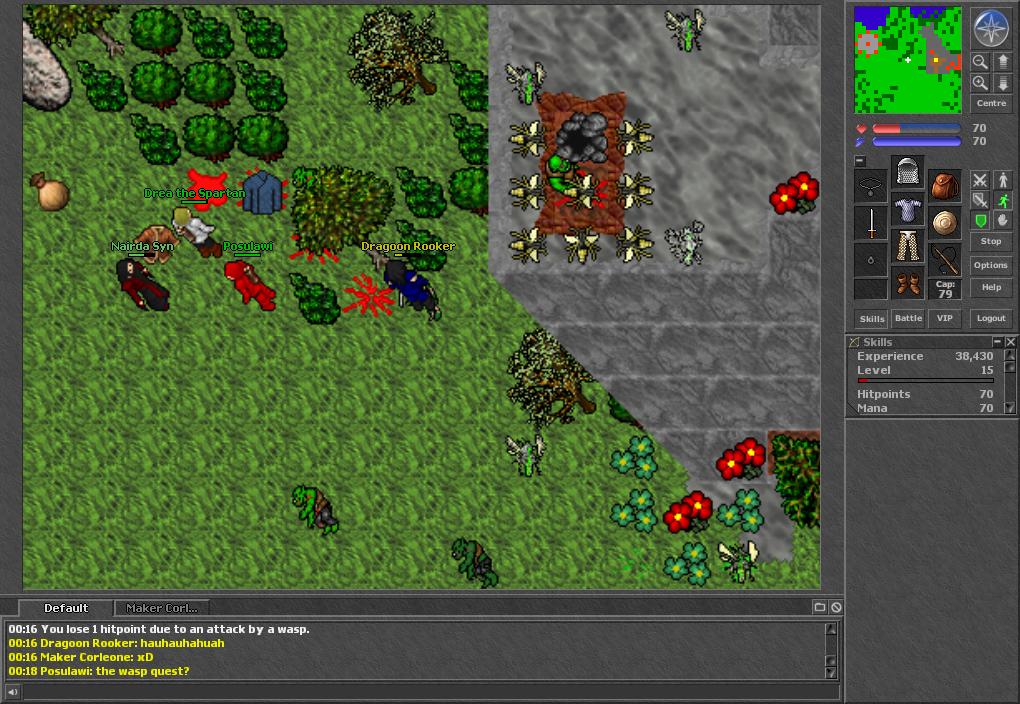Image resolution: width=1020 pixels, height=704 pixels.
Task: Select the sword weapon slot
Action: coord(871,222)
